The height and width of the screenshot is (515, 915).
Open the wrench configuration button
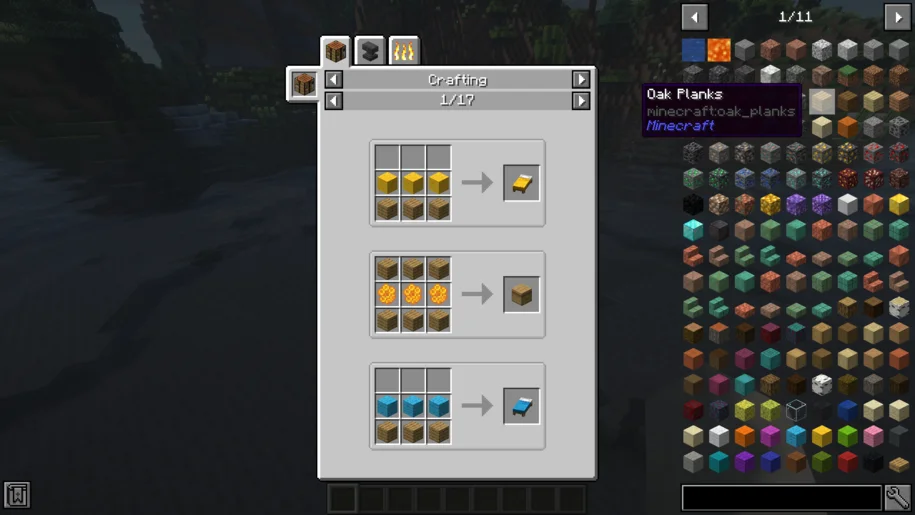(898, 497)
